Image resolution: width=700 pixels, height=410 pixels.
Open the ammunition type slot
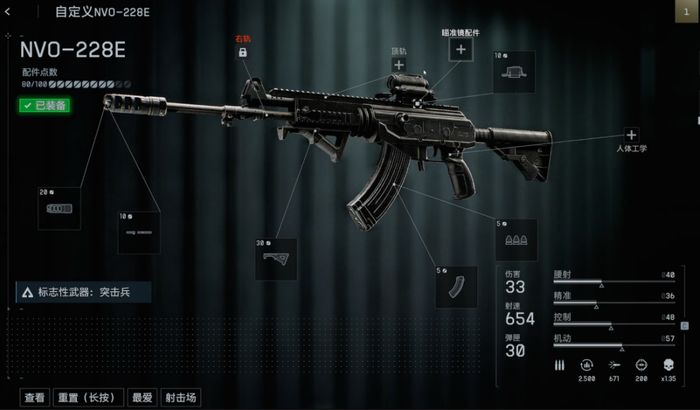point(516,241)
